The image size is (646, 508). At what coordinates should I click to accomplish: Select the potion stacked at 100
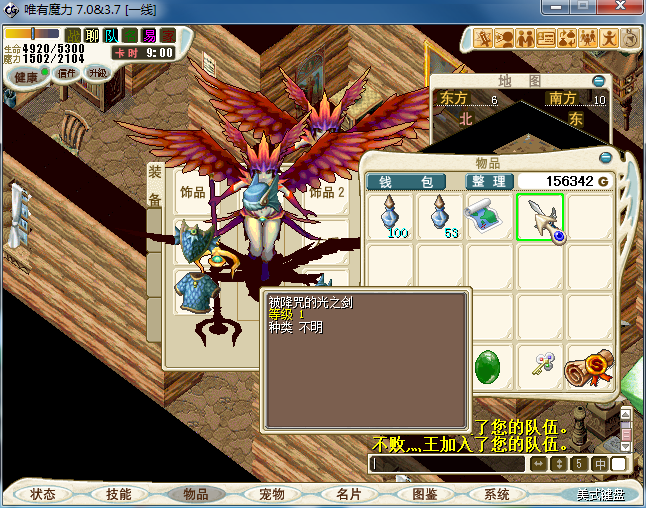pos(392,217)
